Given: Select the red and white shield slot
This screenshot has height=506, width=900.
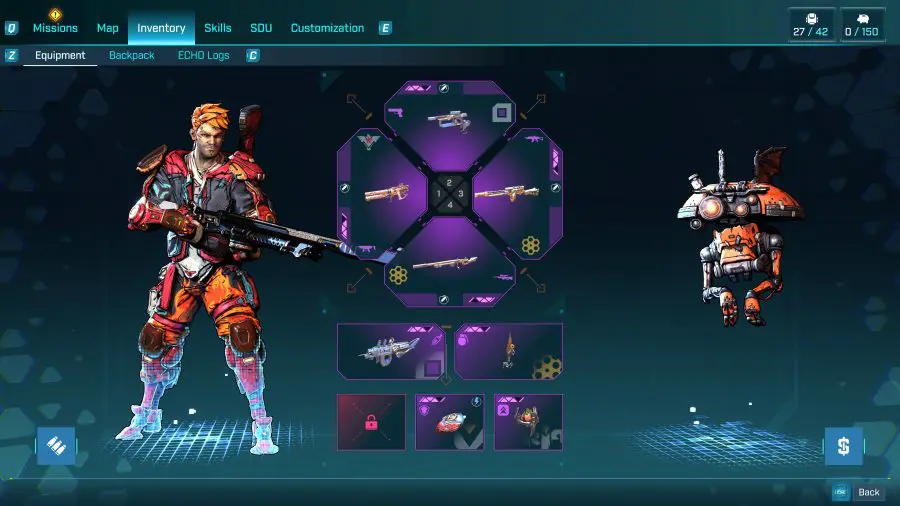Looking at the screenshot, I should coord(450,422).
